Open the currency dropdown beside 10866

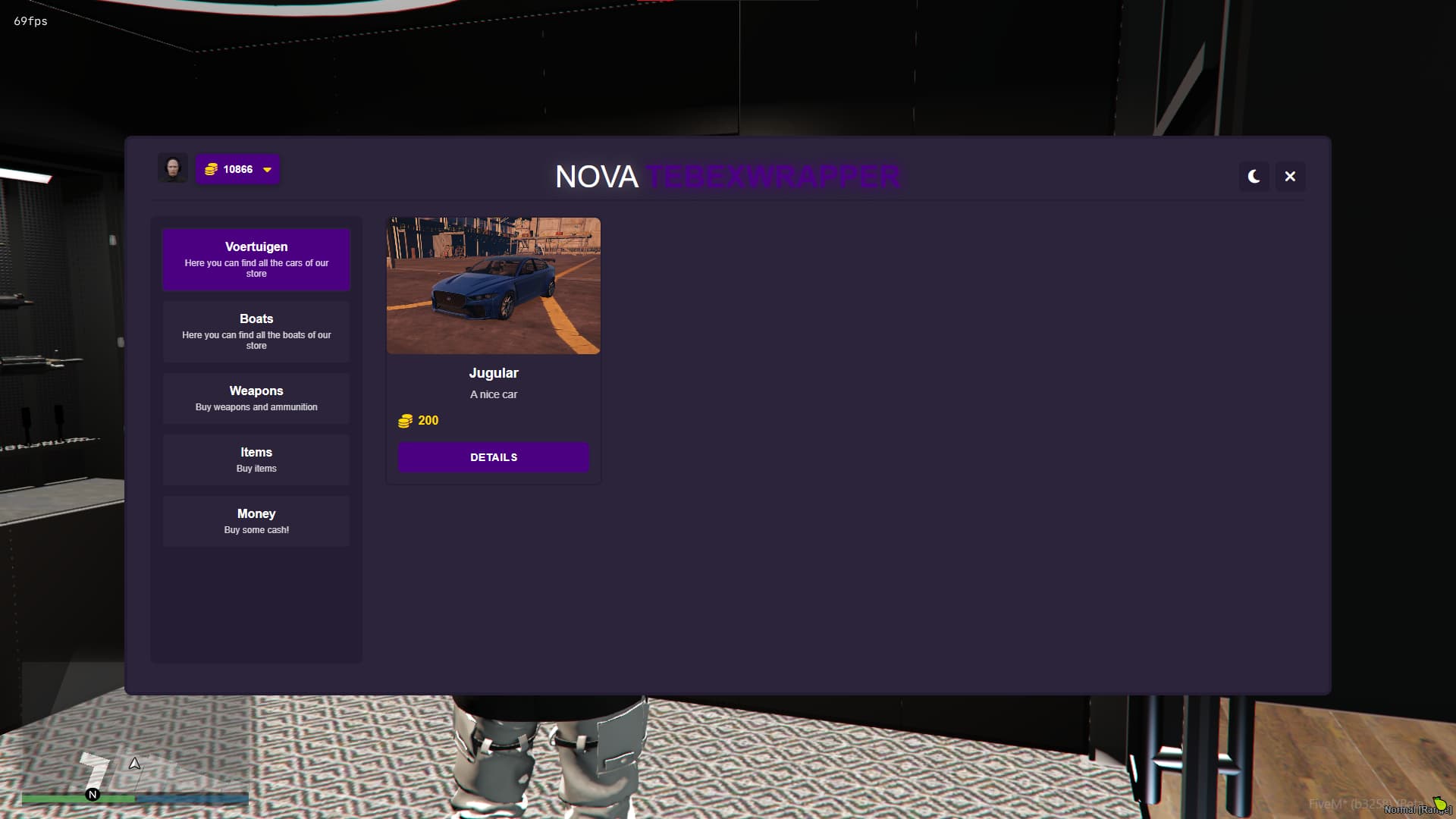tap(266, 170)
